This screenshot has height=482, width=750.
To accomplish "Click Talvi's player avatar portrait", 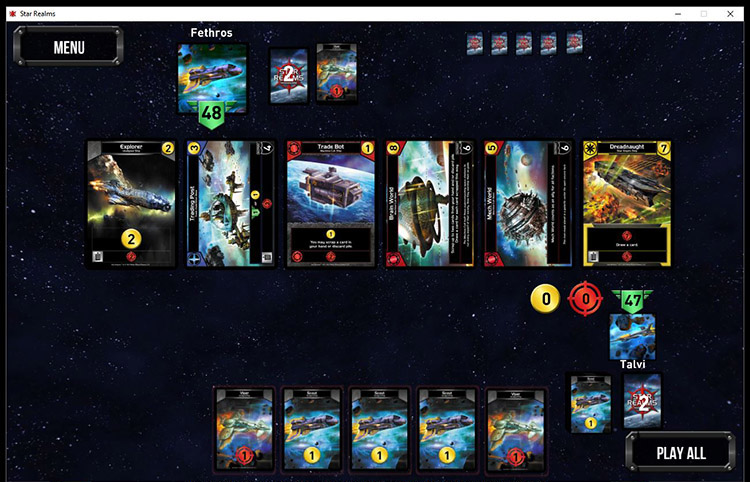I will point(632,336).
